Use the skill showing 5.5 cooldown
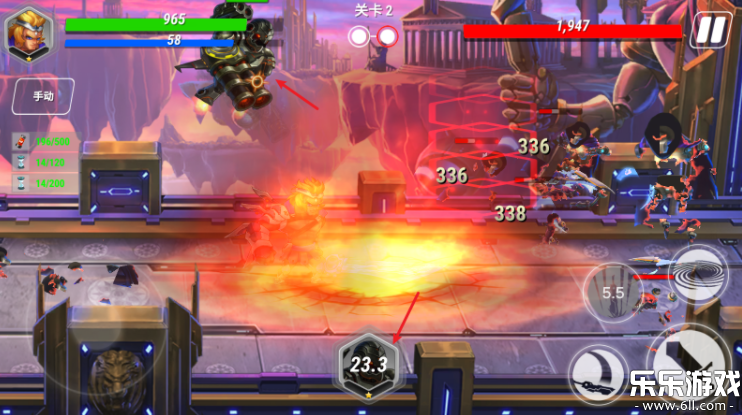 pos(612,293)
